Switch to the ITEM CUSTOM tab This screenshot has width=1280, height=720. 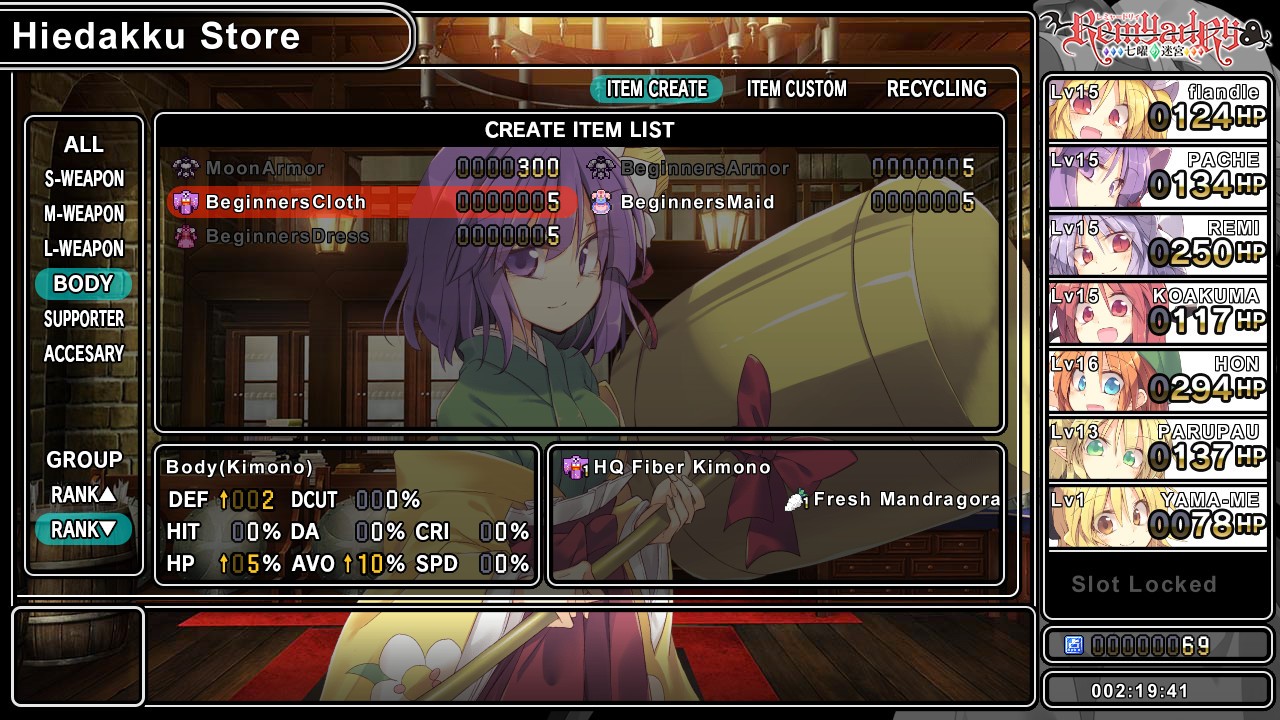(x=796, y=89)
